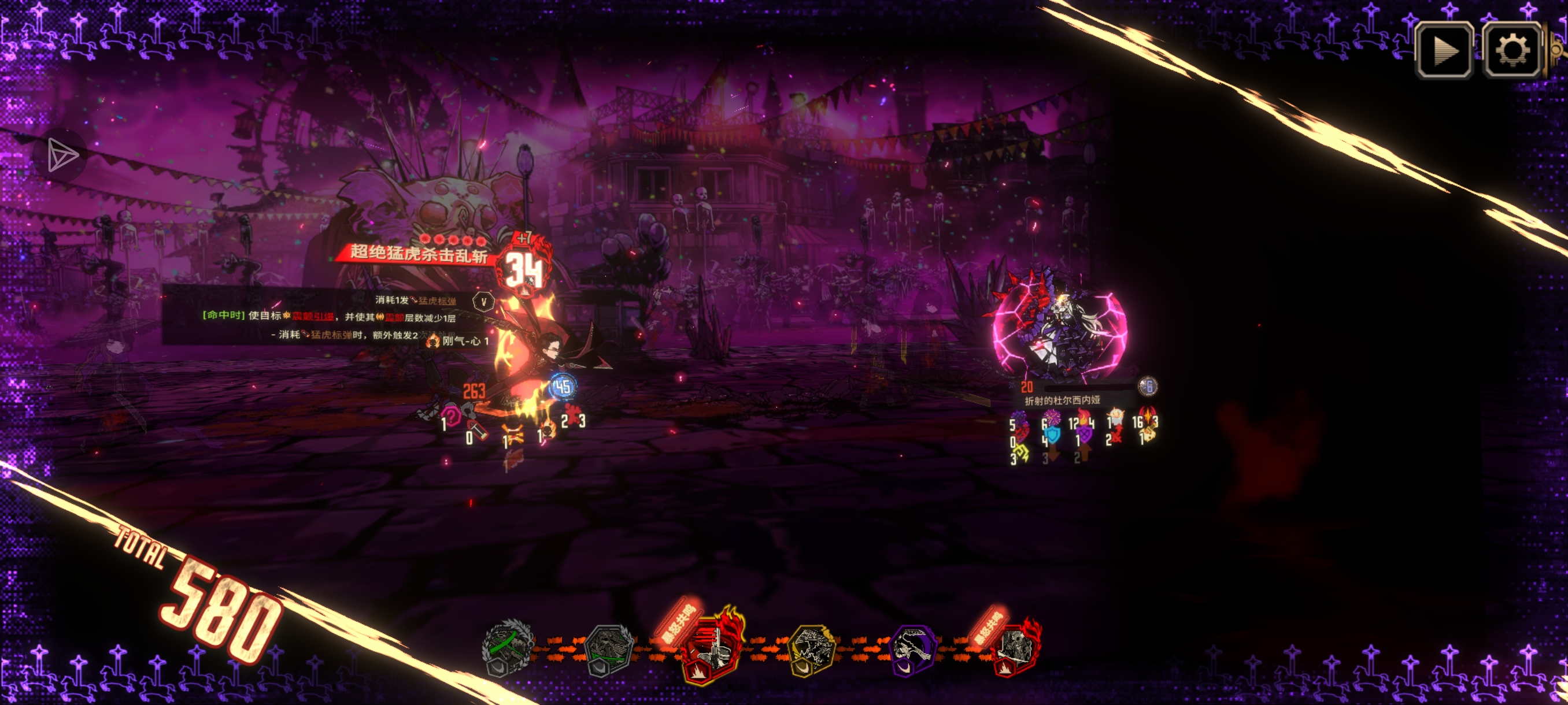The image size is (1568, 705).
Task: Expand skill details with the V button
Action: coord(483,302)
